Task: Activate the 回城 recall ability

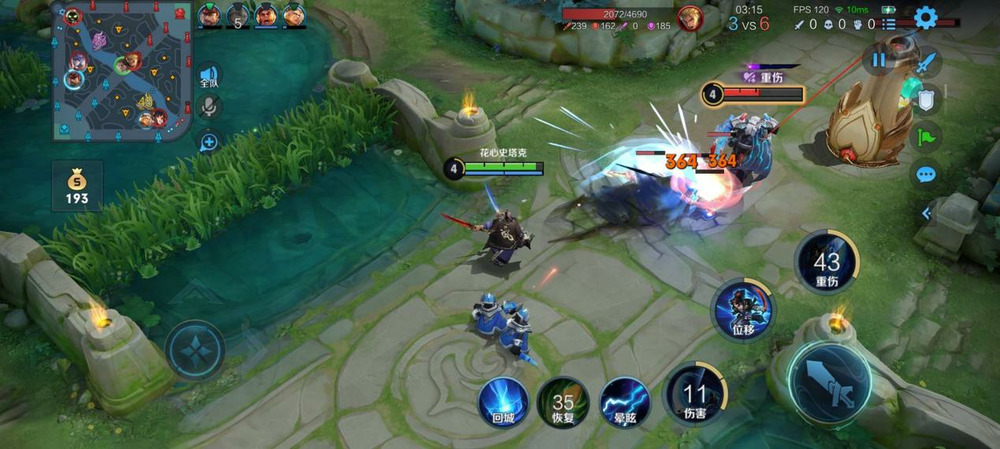Action: tap(503, 402)
